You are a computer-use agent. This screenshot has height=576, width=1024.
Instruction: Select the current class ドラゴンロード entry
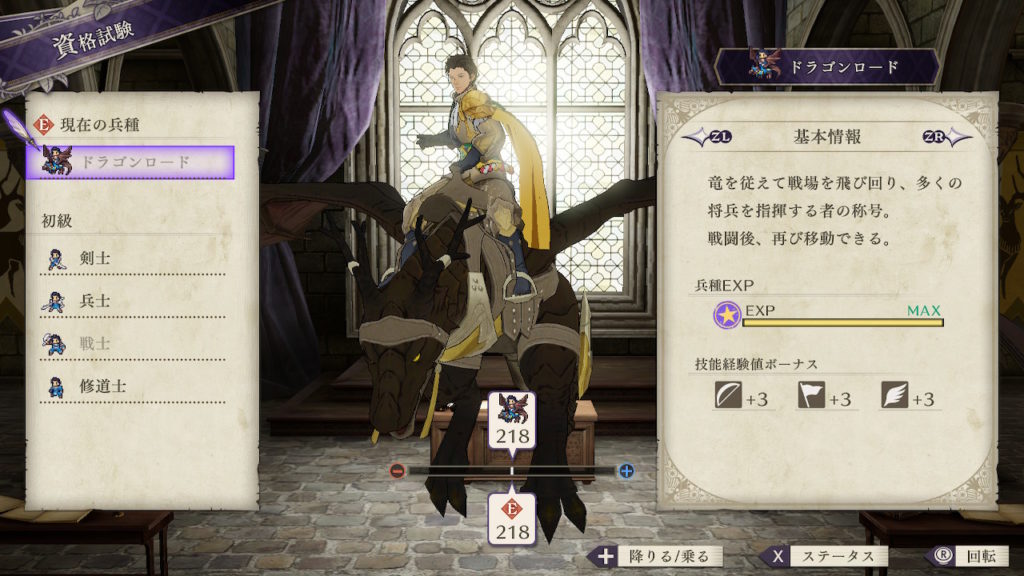click(x=138, y=162)
